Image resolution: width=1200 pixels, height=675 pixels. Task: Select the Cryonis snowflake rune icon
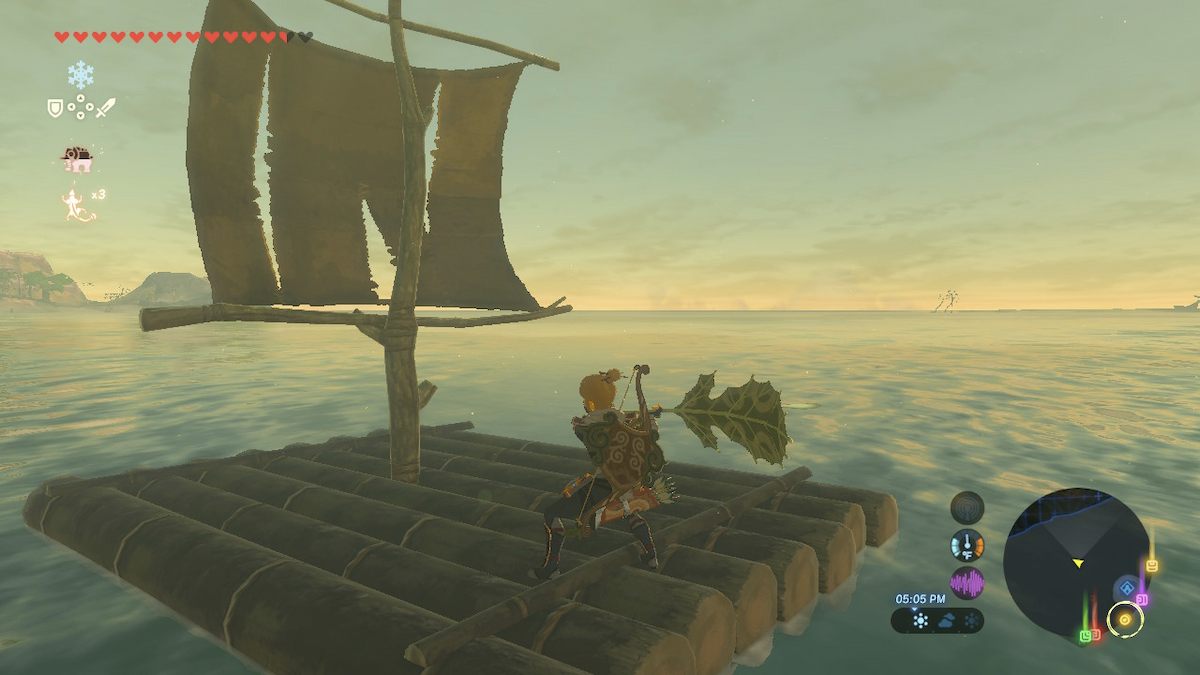coord(80,74)
